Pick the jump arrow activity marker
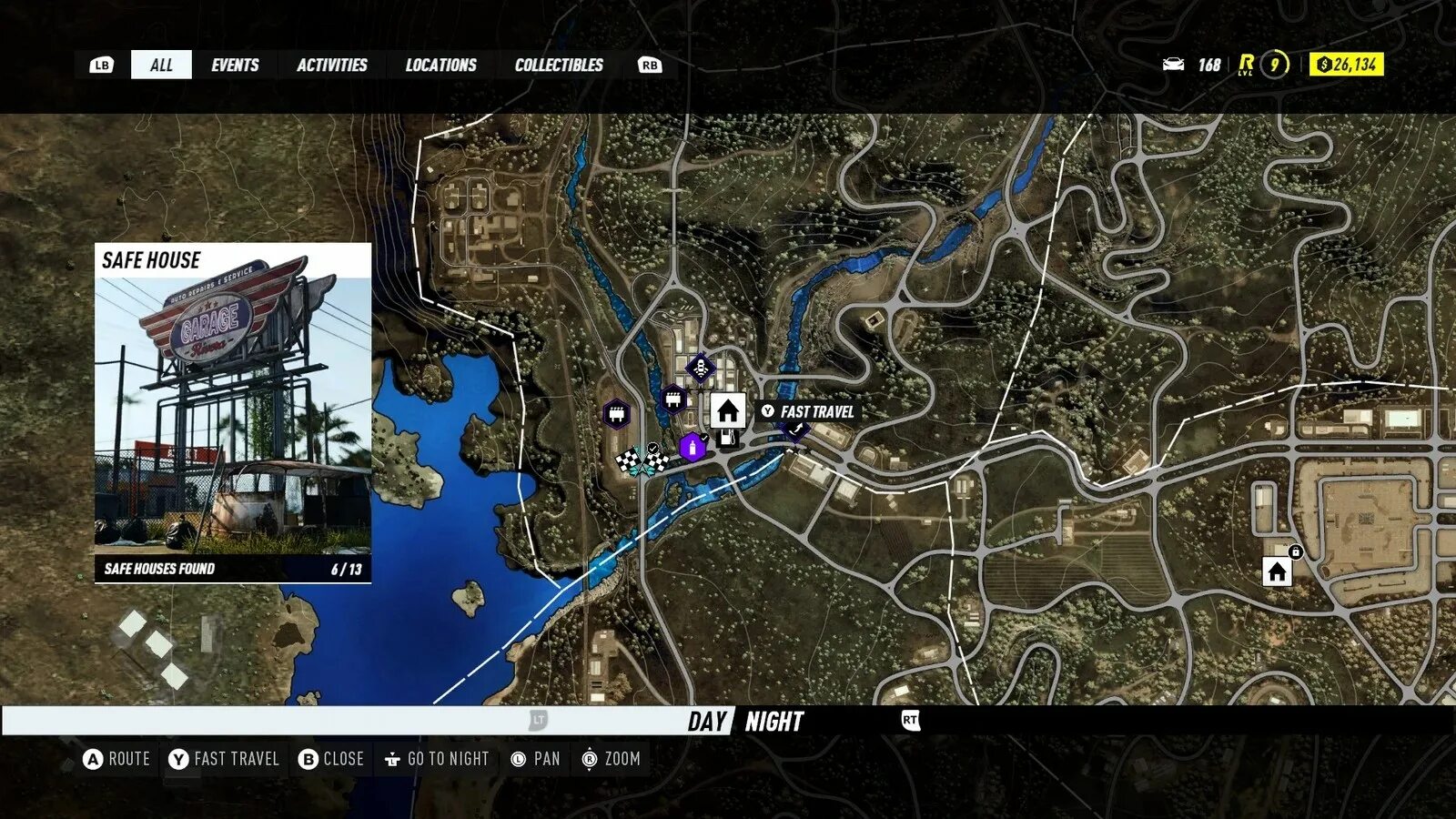 (x=796, y=429)
